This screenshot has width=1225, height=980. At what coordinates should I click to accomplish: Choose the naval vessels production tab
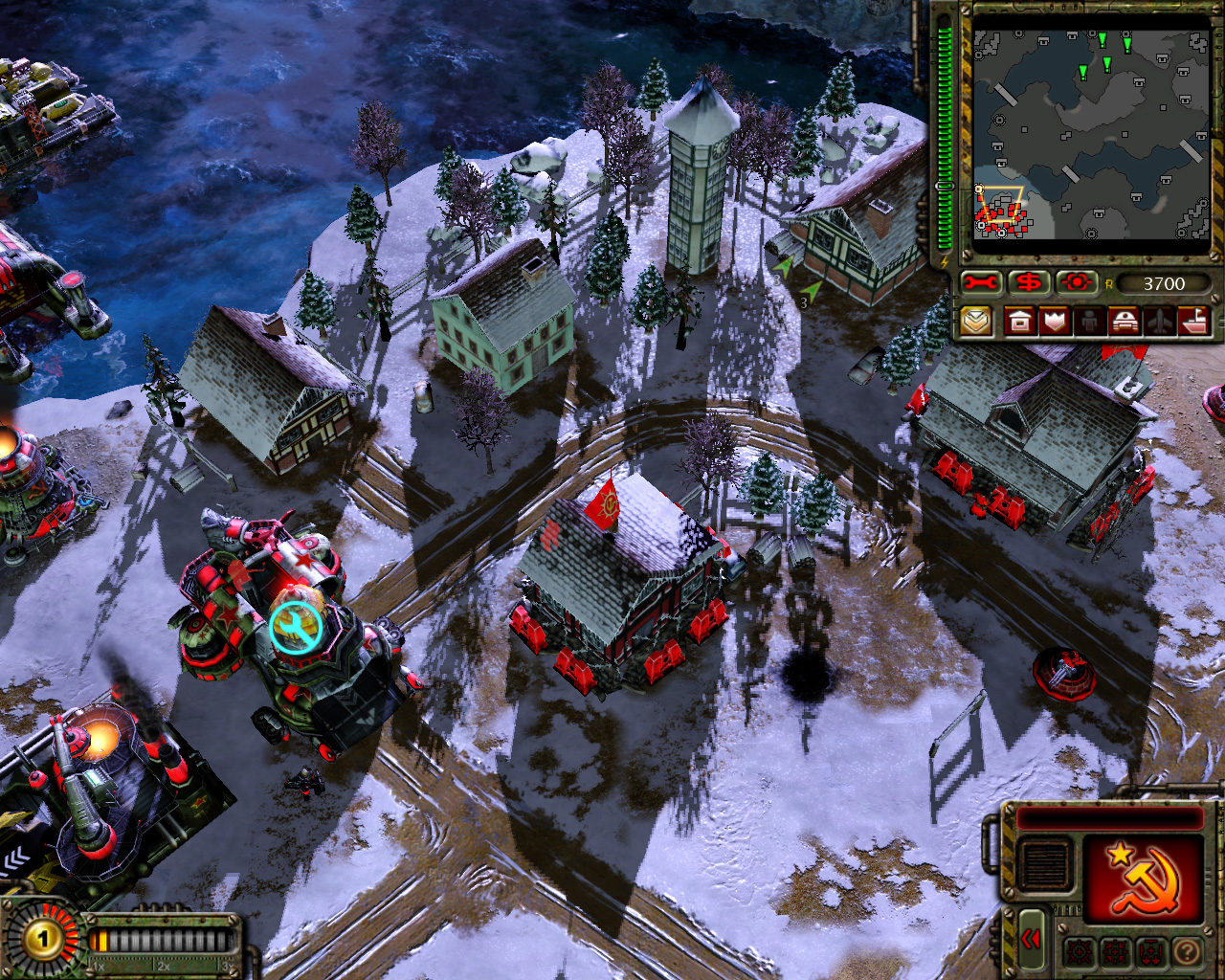tap(1193, 322)
